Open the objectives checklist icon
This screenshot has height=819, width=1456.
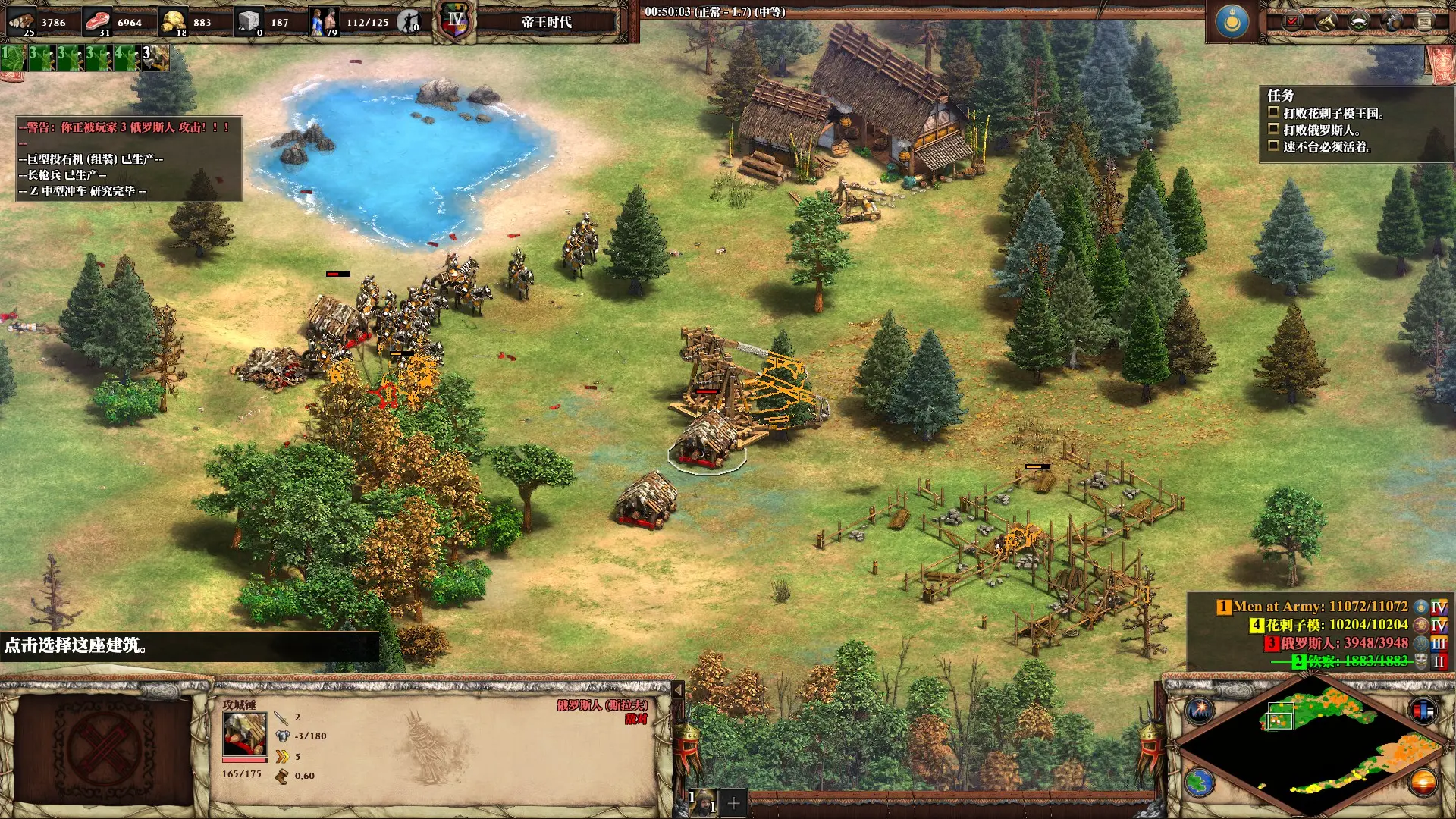point(1292,21)
